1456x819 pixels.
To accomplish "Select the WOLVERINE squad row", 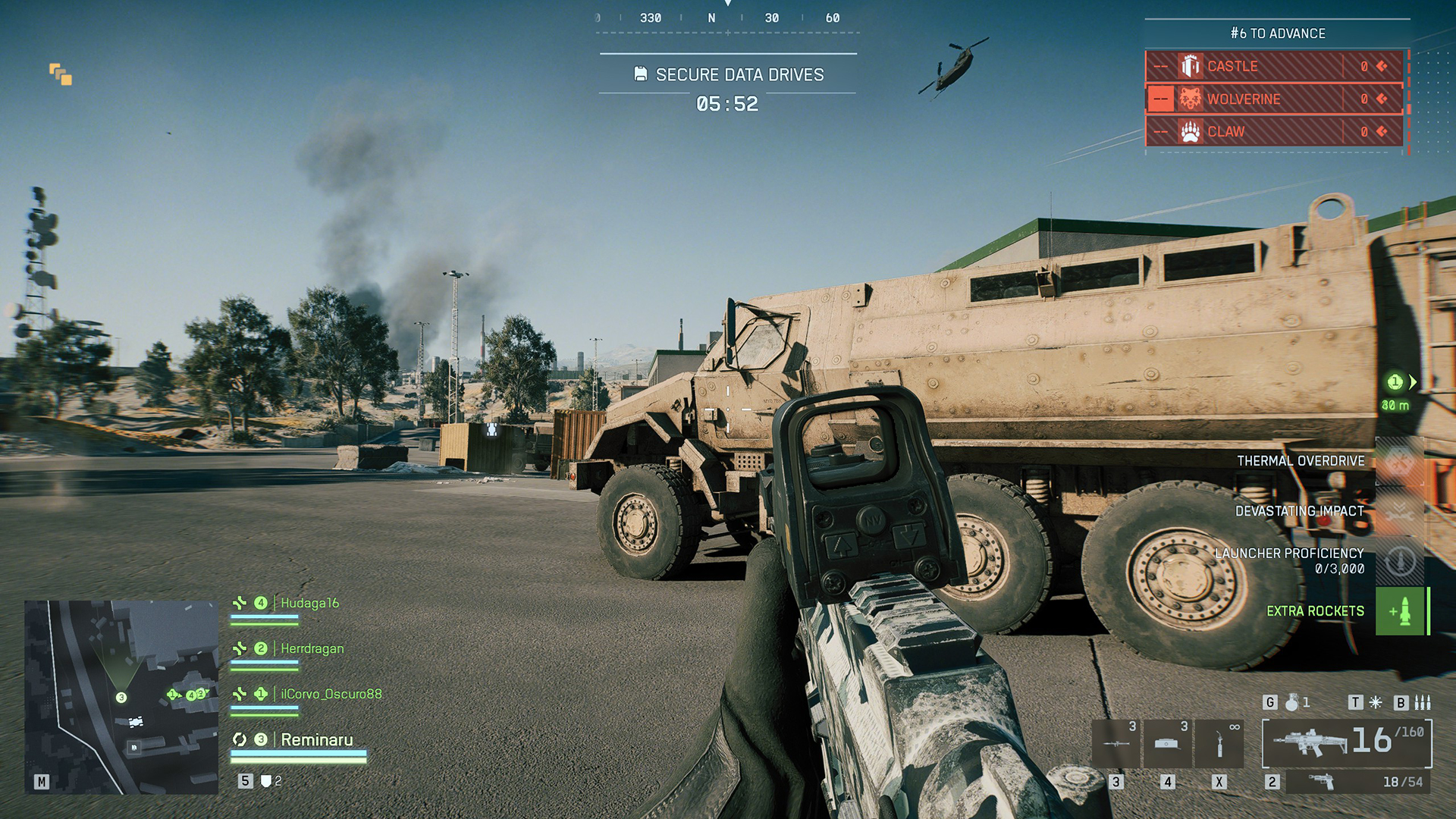I will pyautogui.click(x=1274, y=99).
